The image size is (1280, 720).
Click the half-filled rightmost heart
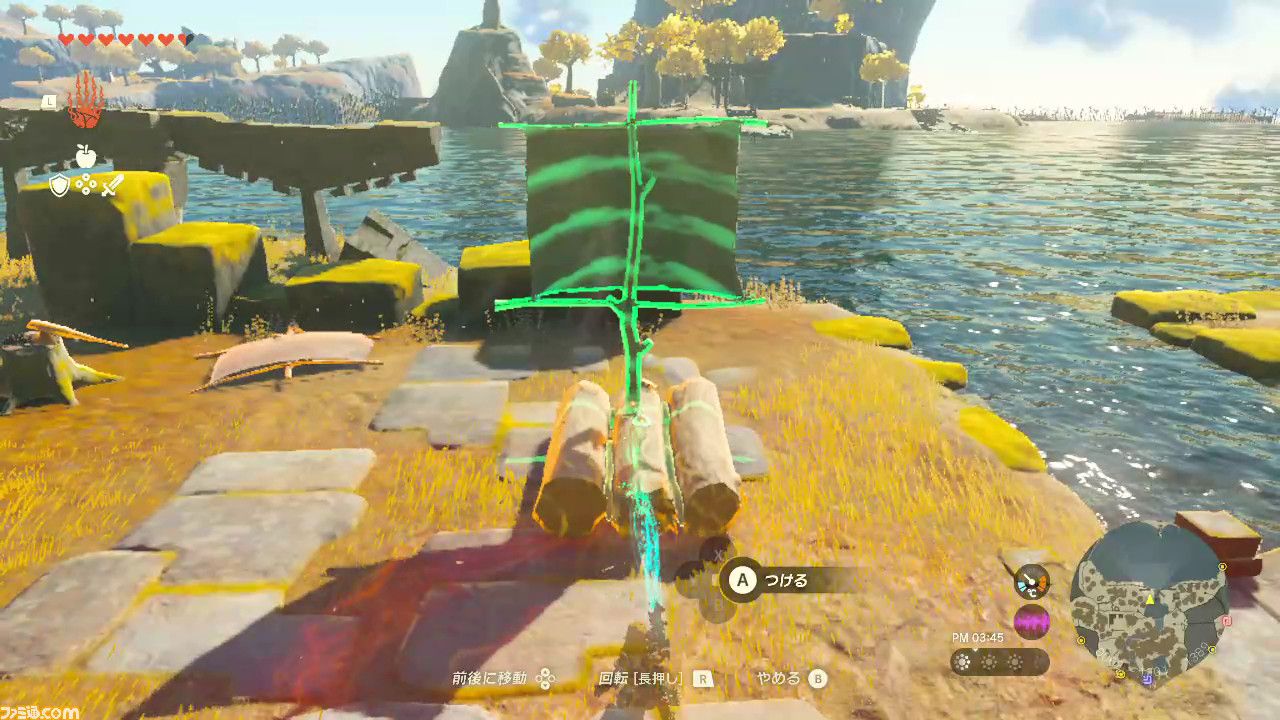point(186,37)
